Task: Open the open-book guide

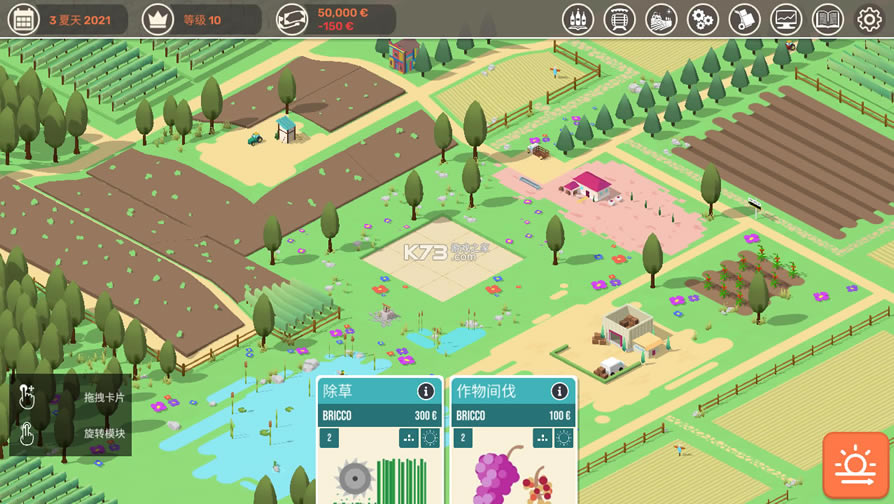Action: pos(828,19)
